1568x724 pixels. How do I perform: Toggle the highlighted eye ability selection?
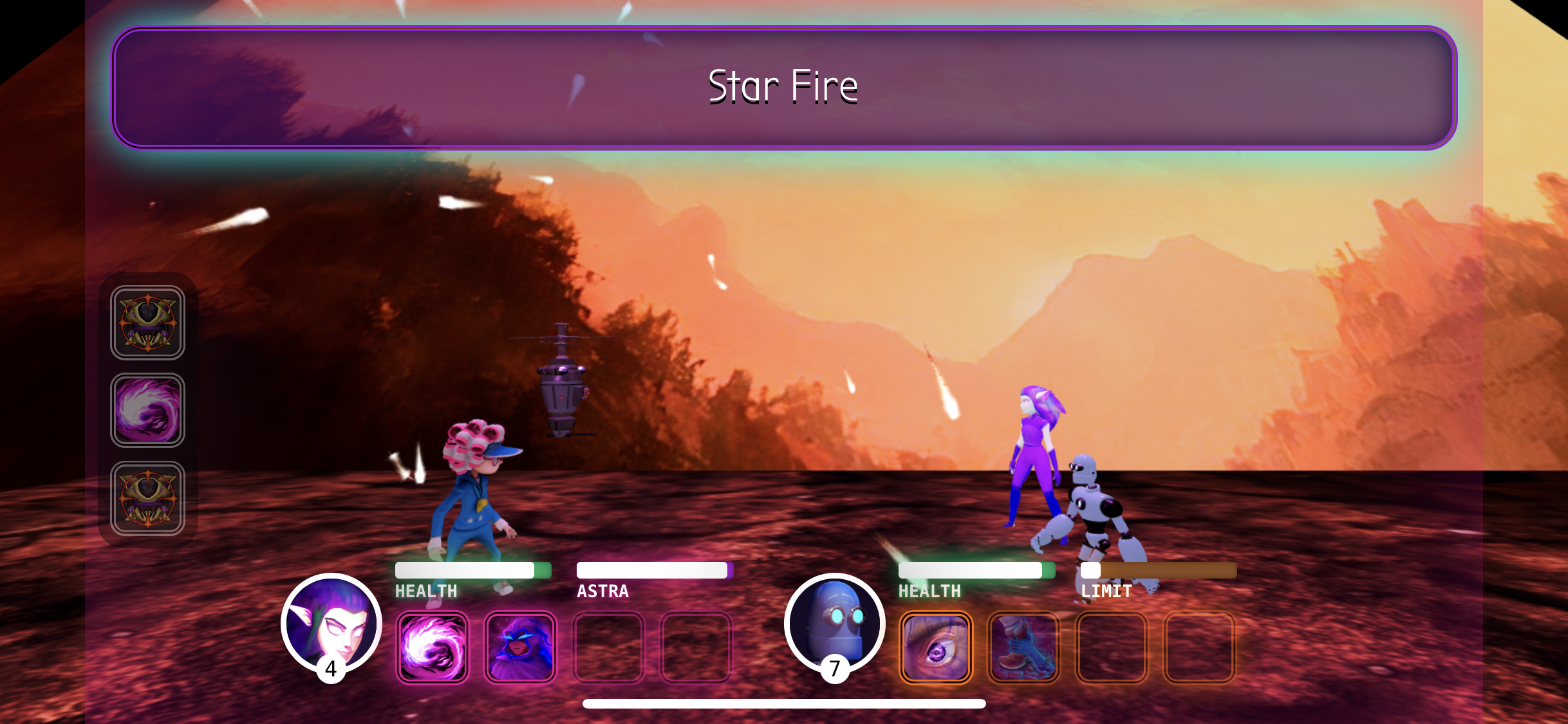pos(937,646)
